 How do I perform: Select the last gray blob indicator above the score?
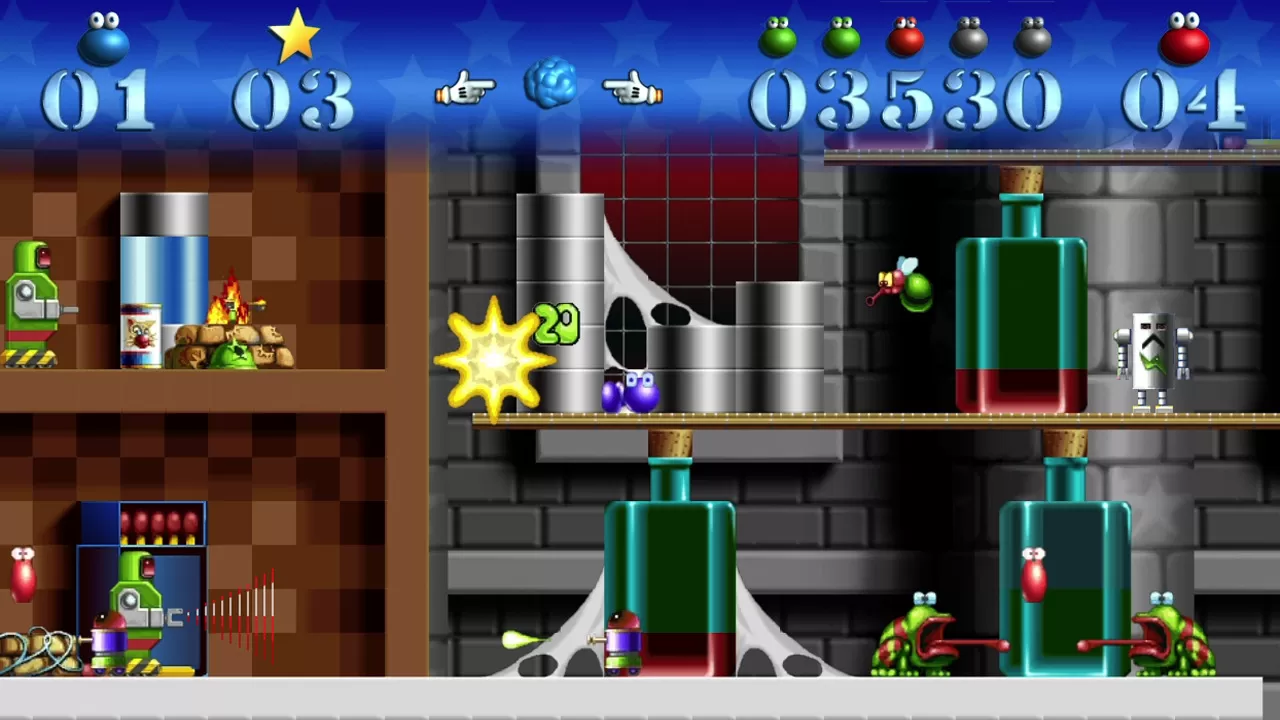pos(1033,37)
